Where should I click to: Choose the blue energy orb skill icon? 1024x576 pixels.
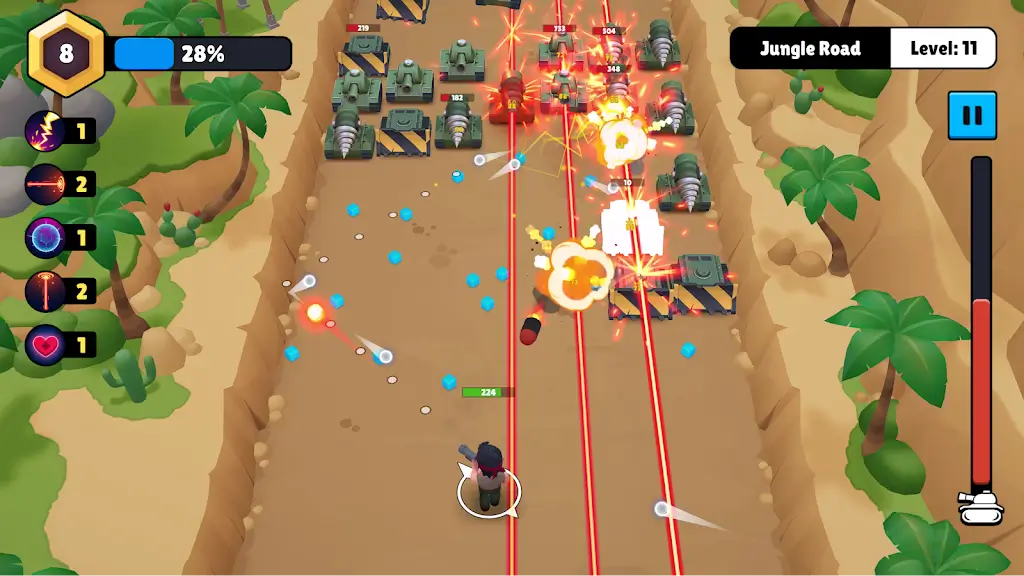[46, 238]
